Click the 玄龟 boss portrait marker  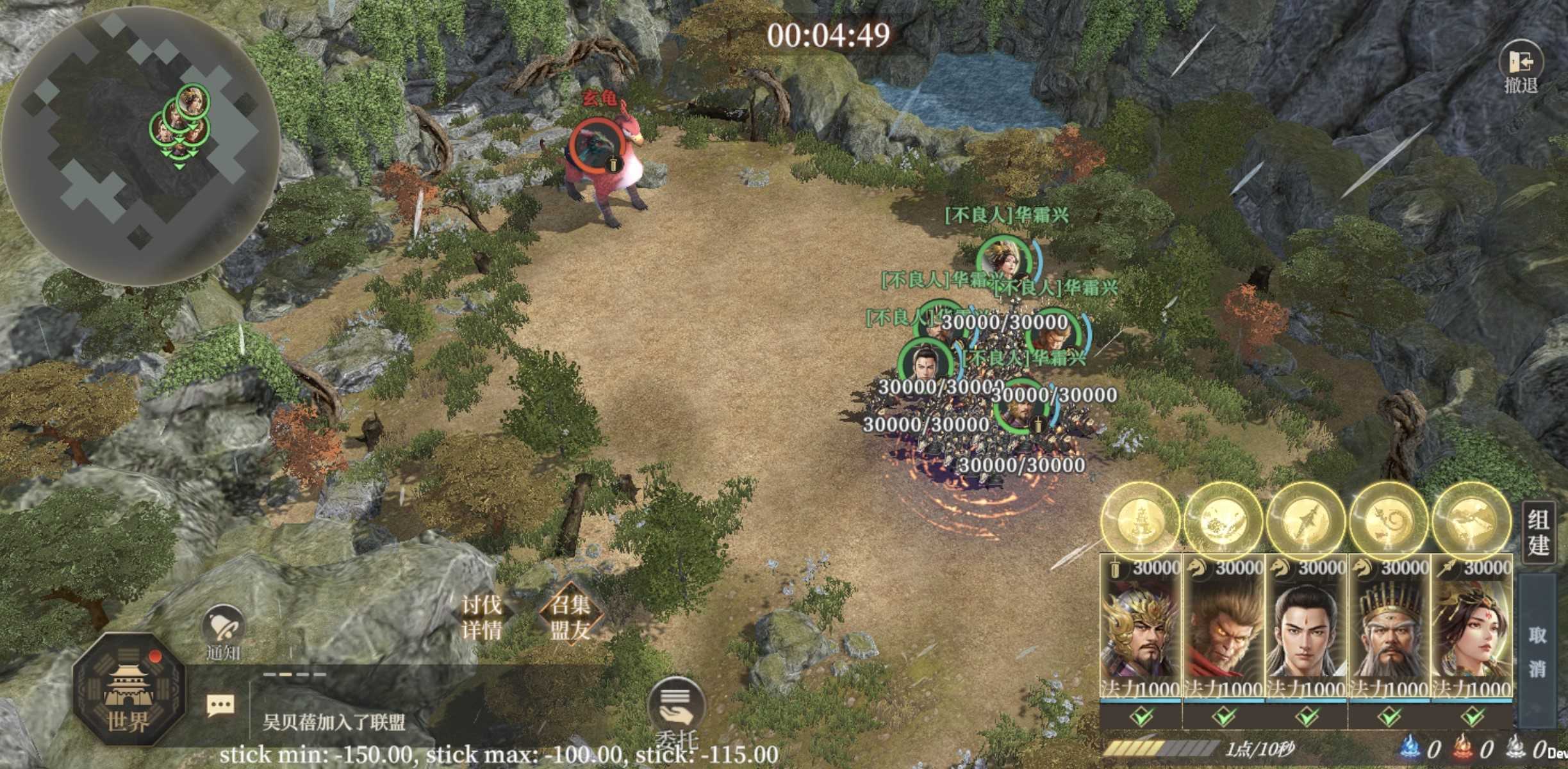(x=595, y=145)
